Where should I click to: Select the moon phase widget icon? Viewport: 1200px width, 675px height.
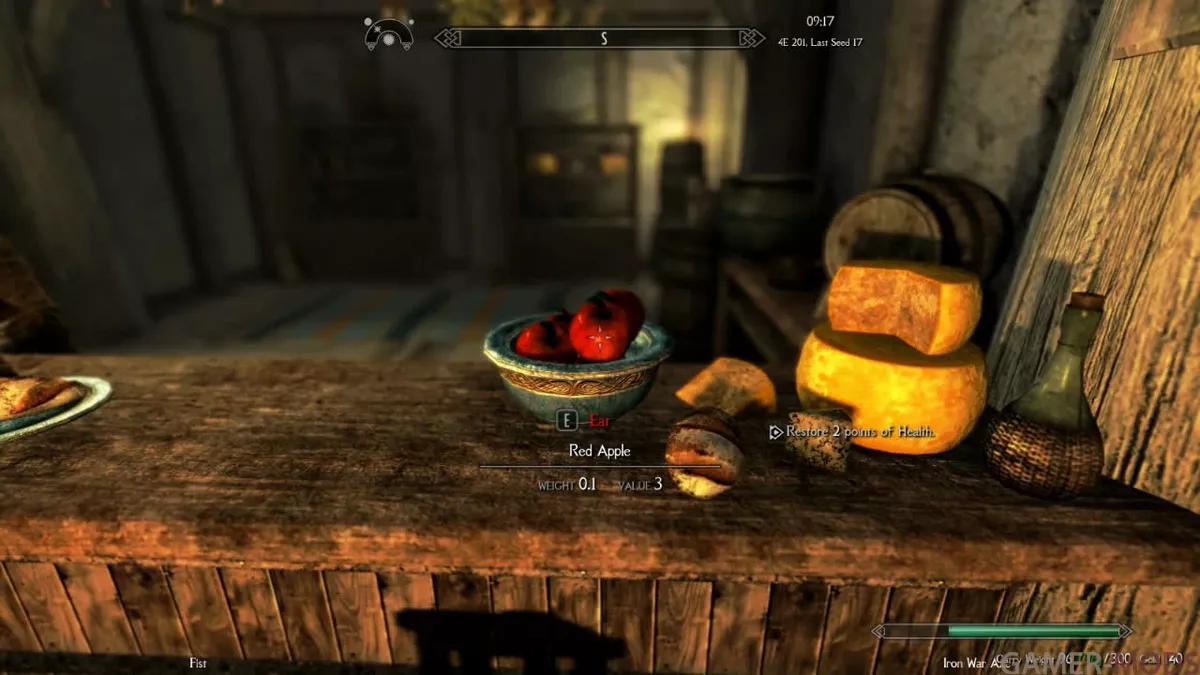[389, 35]
